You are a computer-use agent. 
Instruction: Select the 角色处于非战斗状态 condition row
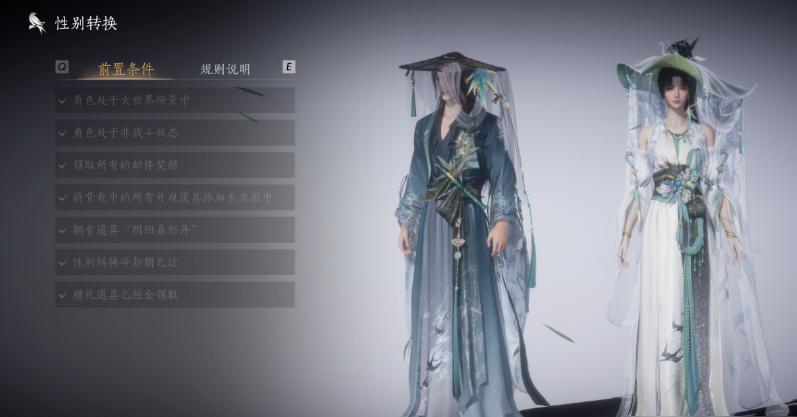click(x=175, y=132)
